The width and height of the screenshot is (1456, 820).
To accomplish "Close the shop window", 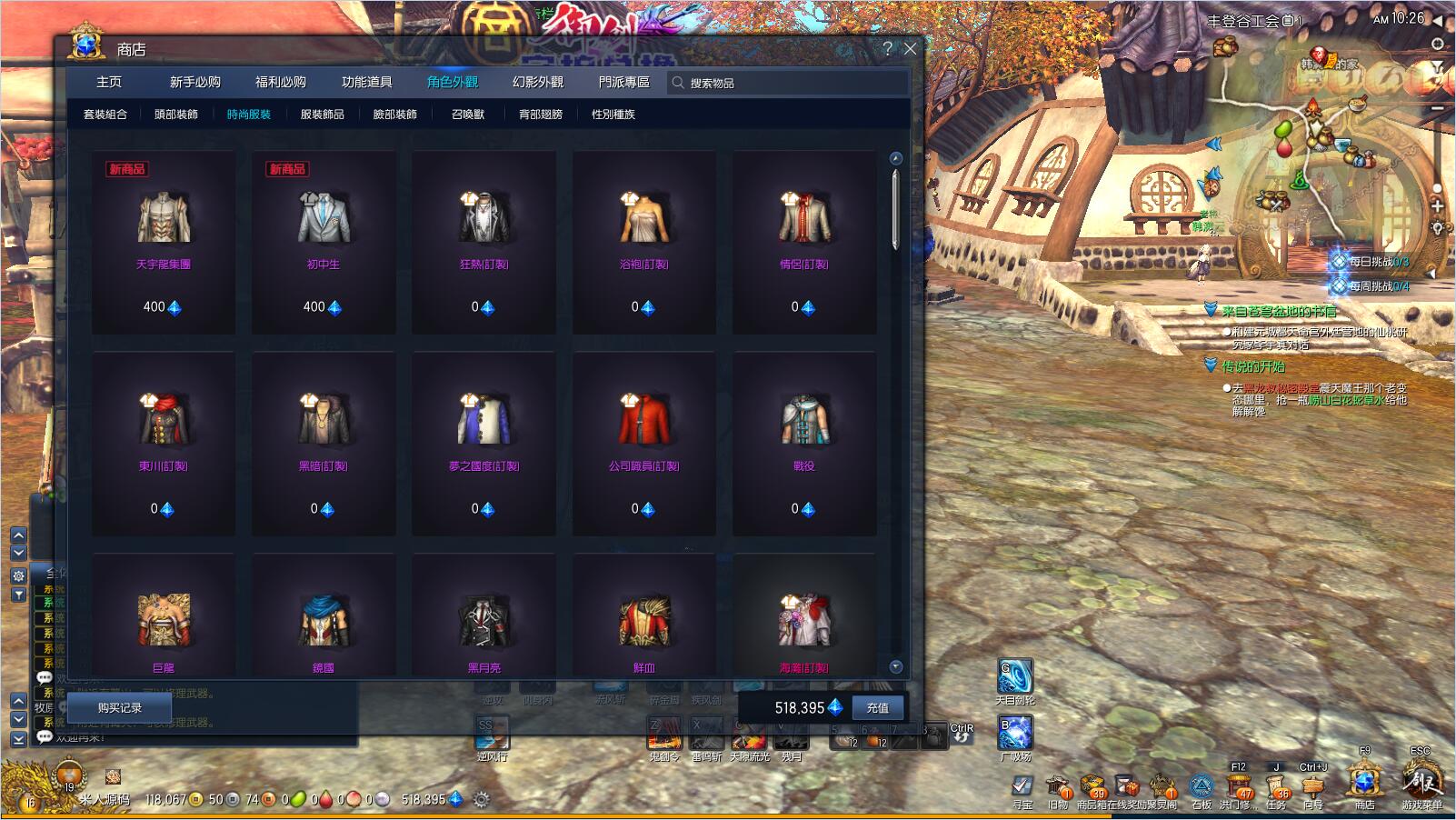I will 910,49.
